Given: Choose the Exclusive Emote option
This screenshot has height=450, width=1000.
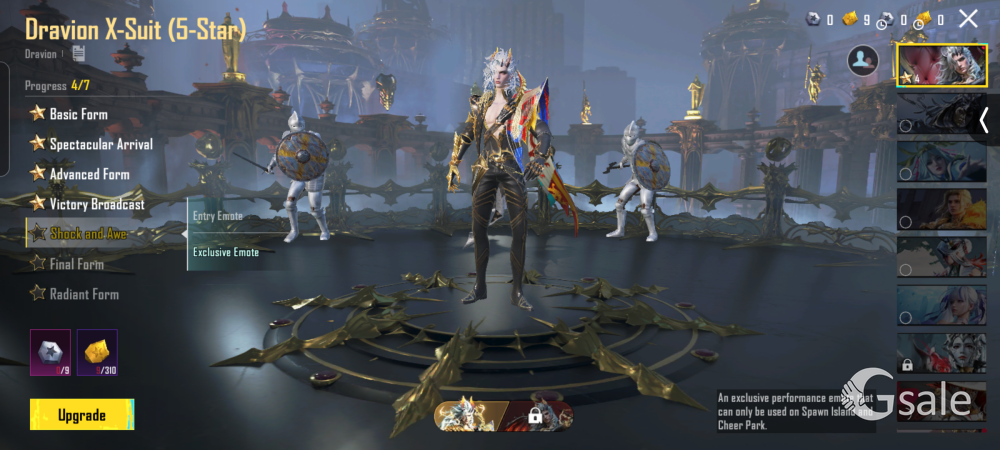Looking at the screenshot, I should tap(226, 252).
